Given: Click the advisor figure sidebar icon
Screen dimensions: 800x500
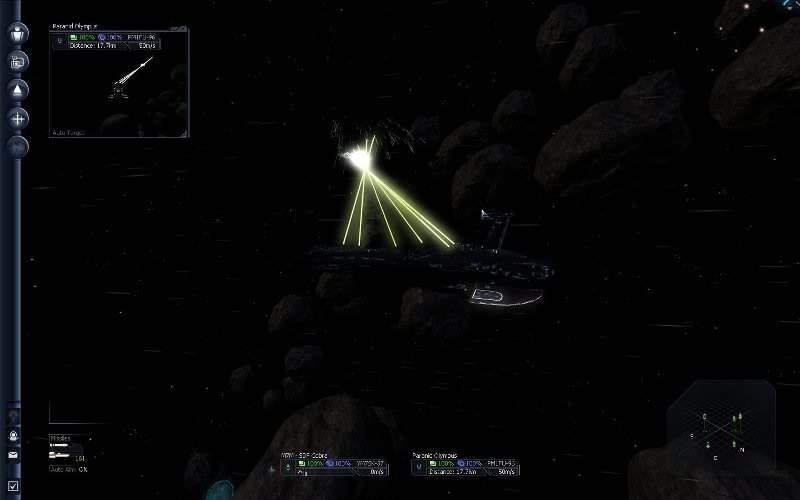Looking at the screenshot, I should [x=14, y=436].
